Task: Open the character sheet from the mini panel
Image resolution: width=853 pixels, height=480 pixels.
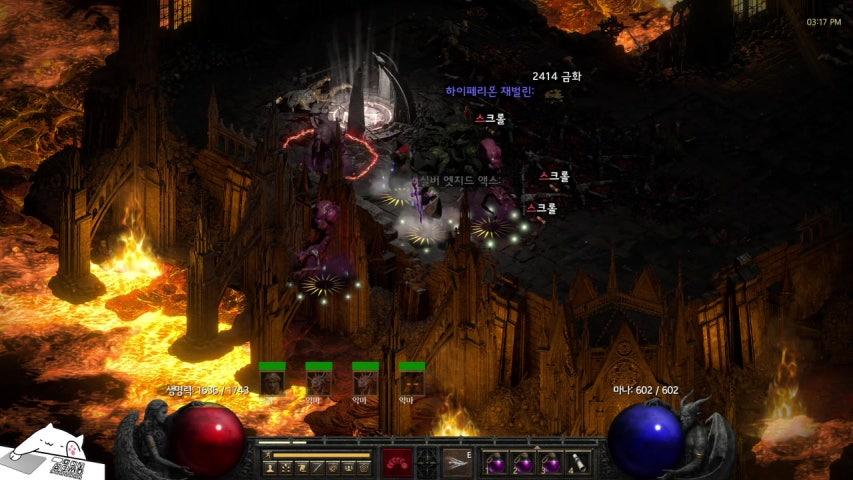Action: [x=269, y=467]
